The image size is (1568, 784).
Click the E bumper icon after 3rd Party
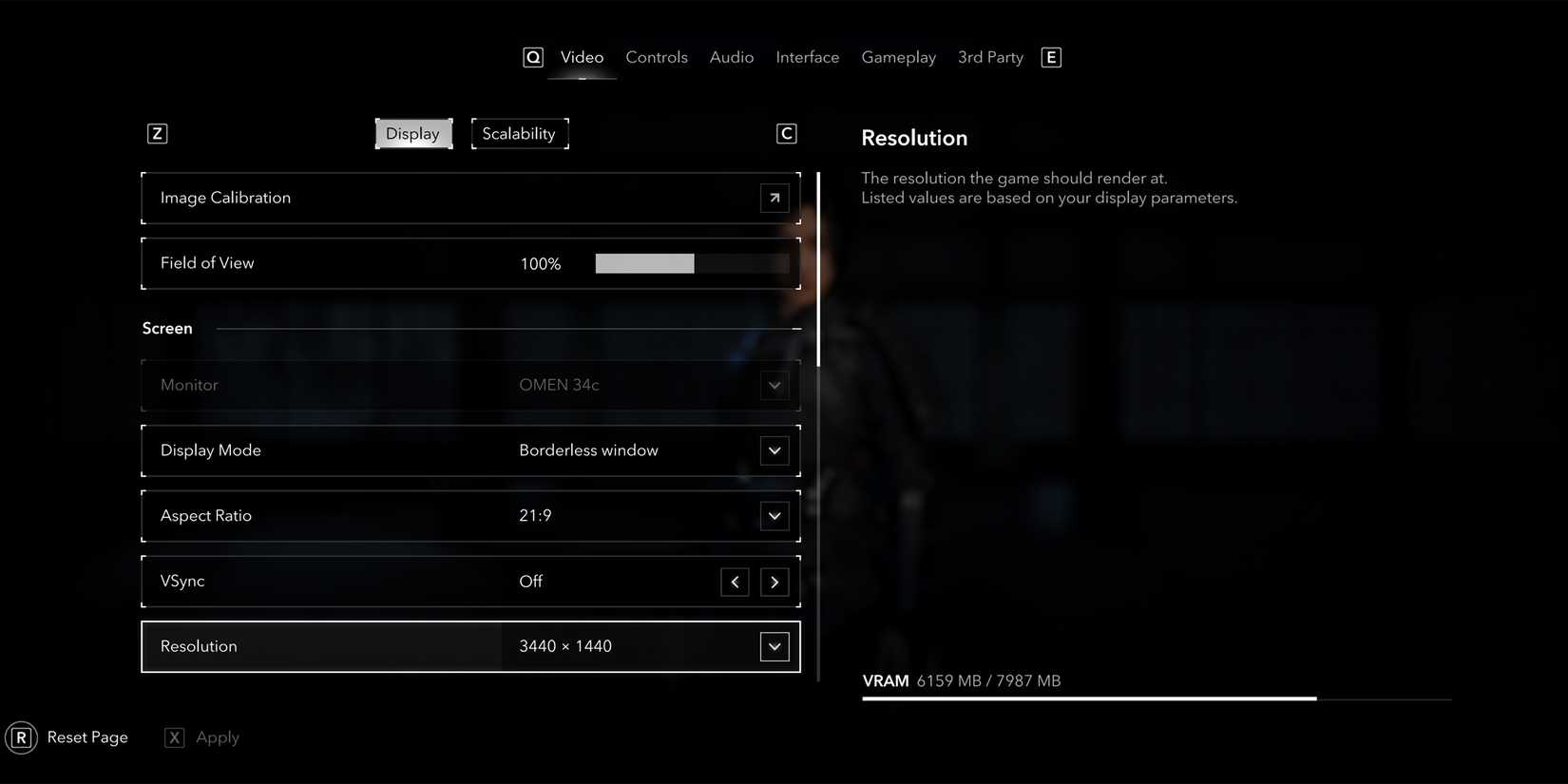1051,56
